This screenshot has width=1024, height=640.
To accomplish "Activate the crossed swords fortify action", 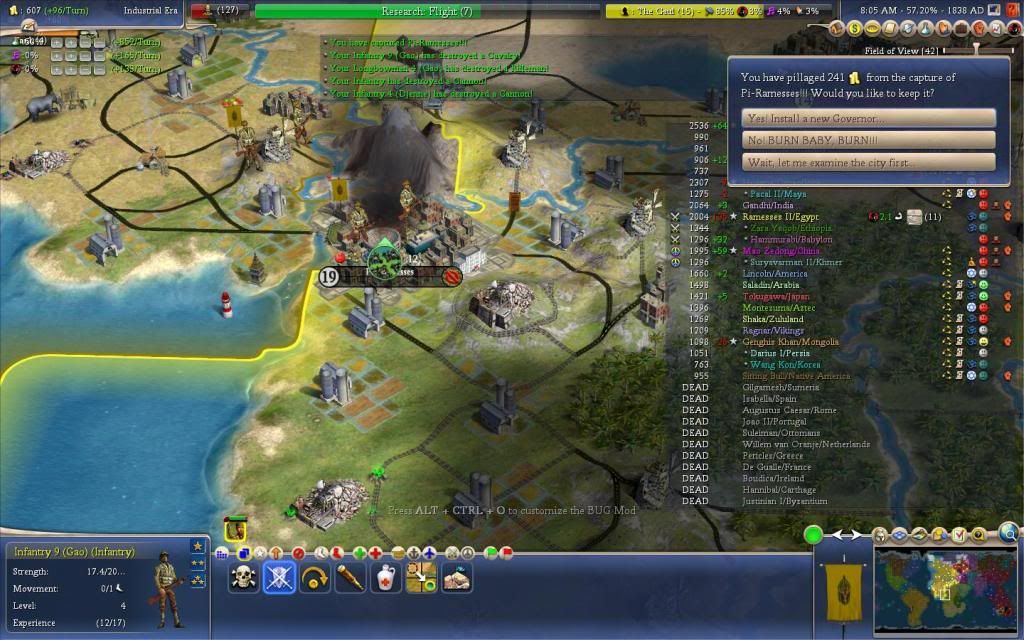I will pyautogui.click(x=279, y=577).
